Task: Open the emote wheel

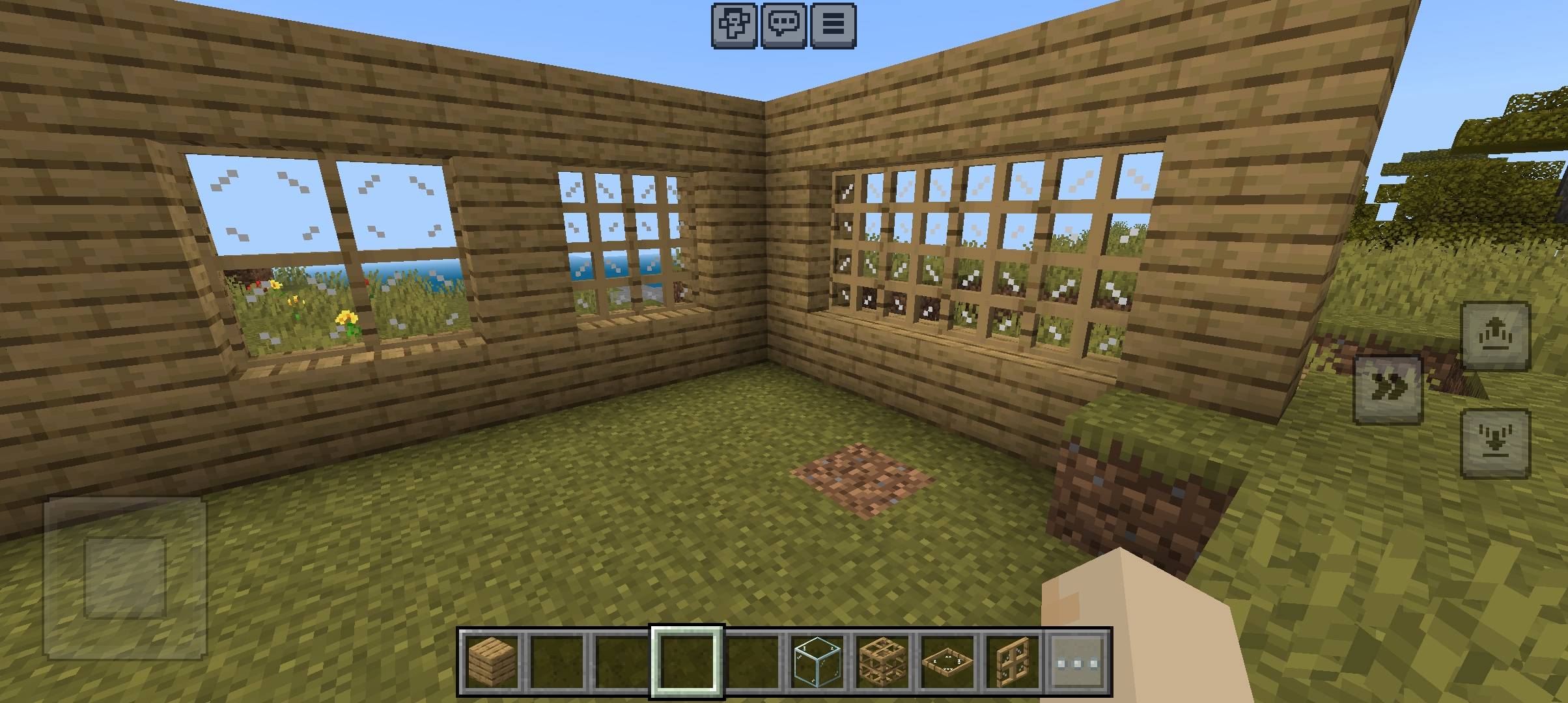Action: coord(733,23)
